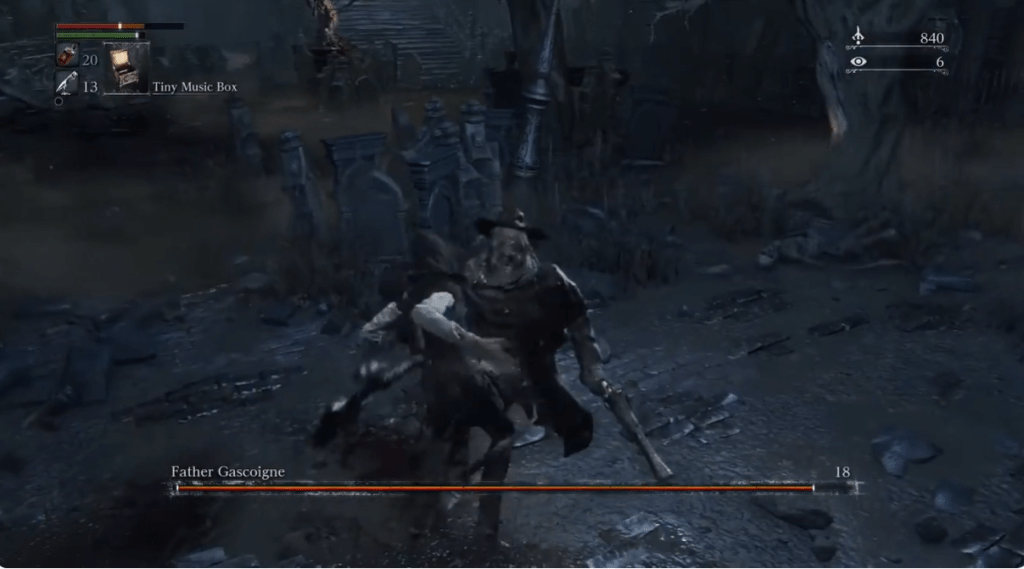Click the insight eye icon
This screenshot has height=569, width=1024.
(x=857, y=62)
